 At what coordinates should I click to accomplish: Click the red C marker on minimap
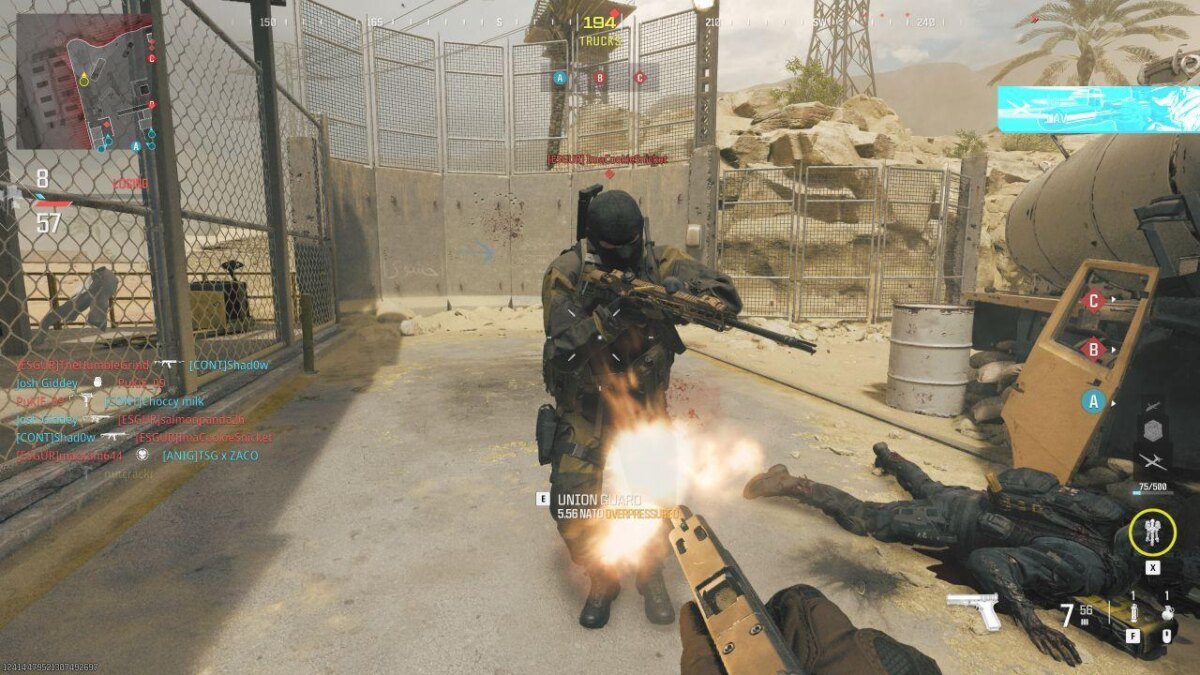(x=152, y=57)
